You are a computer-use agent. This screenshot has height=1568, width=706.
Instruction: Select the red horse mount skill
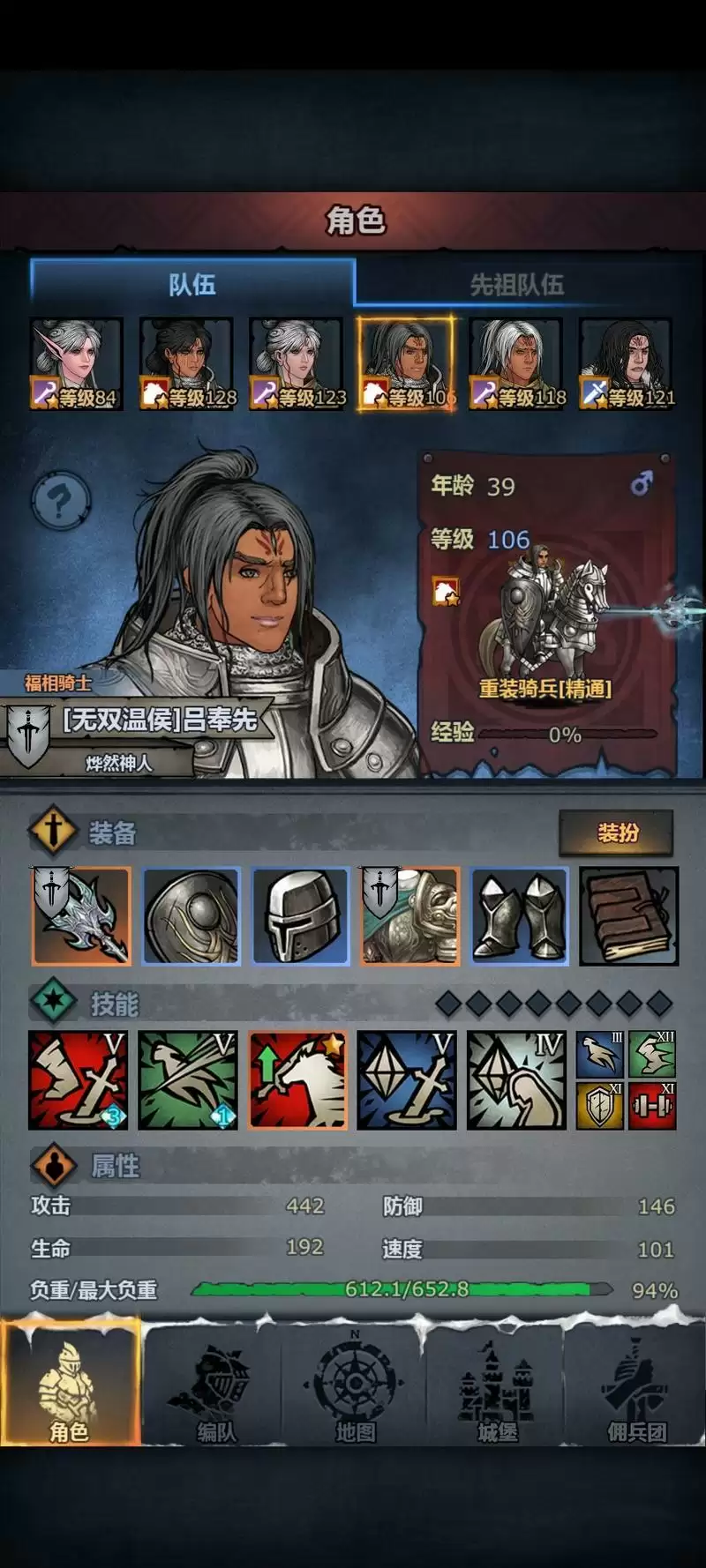tap(298, 1080)
